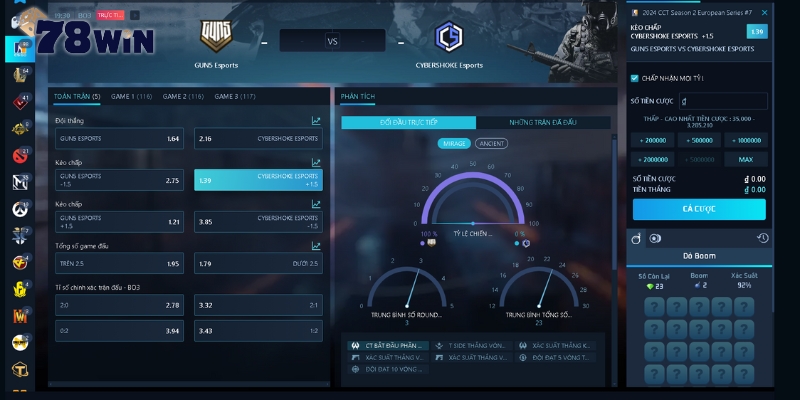Open the Dota 2 game category icon
This screenshot has width=800, height=400.
click(20, 155)
